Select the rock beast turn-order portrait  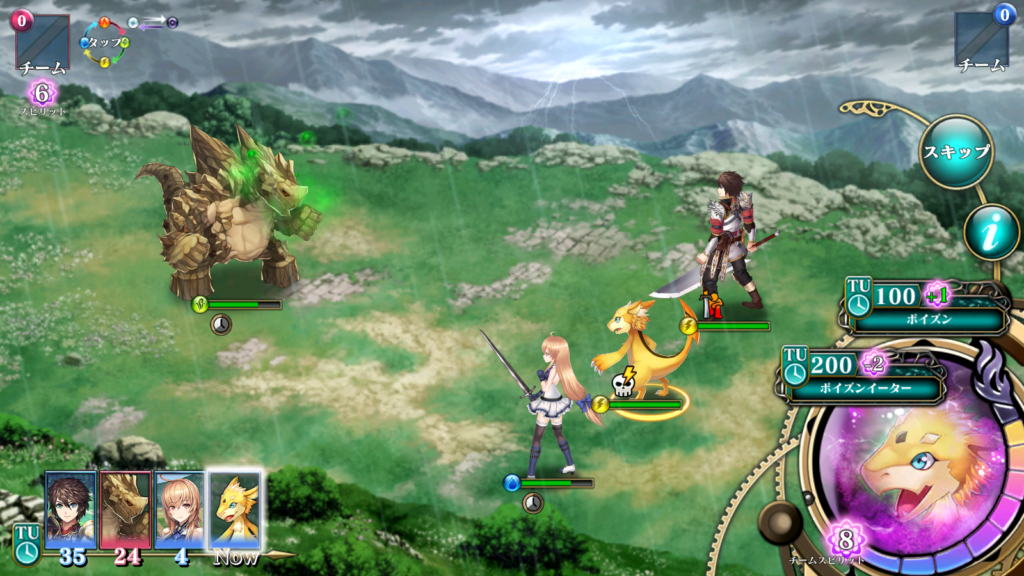[126, 508]
